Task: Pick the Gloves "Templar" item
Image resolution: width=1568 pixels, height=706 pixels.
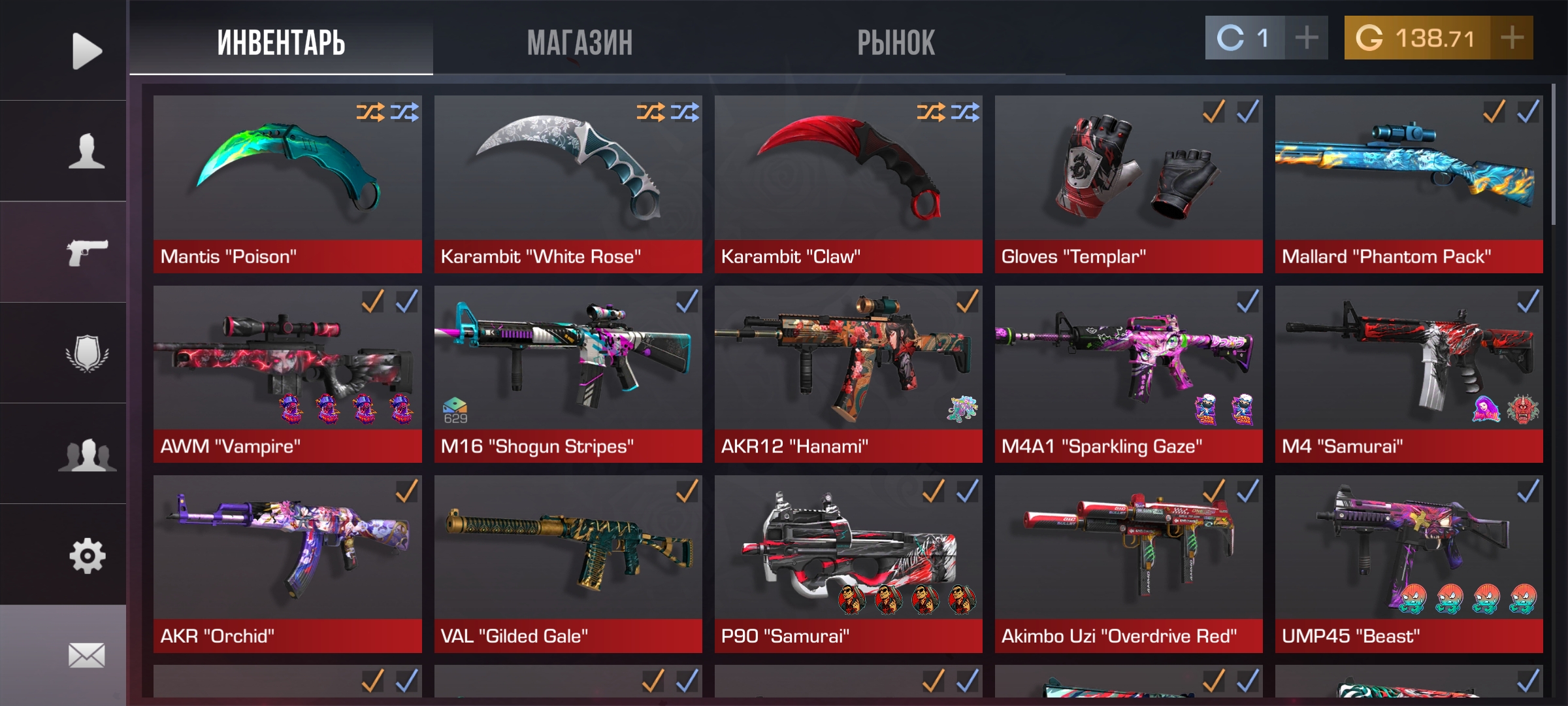Action: (1128, 184)
